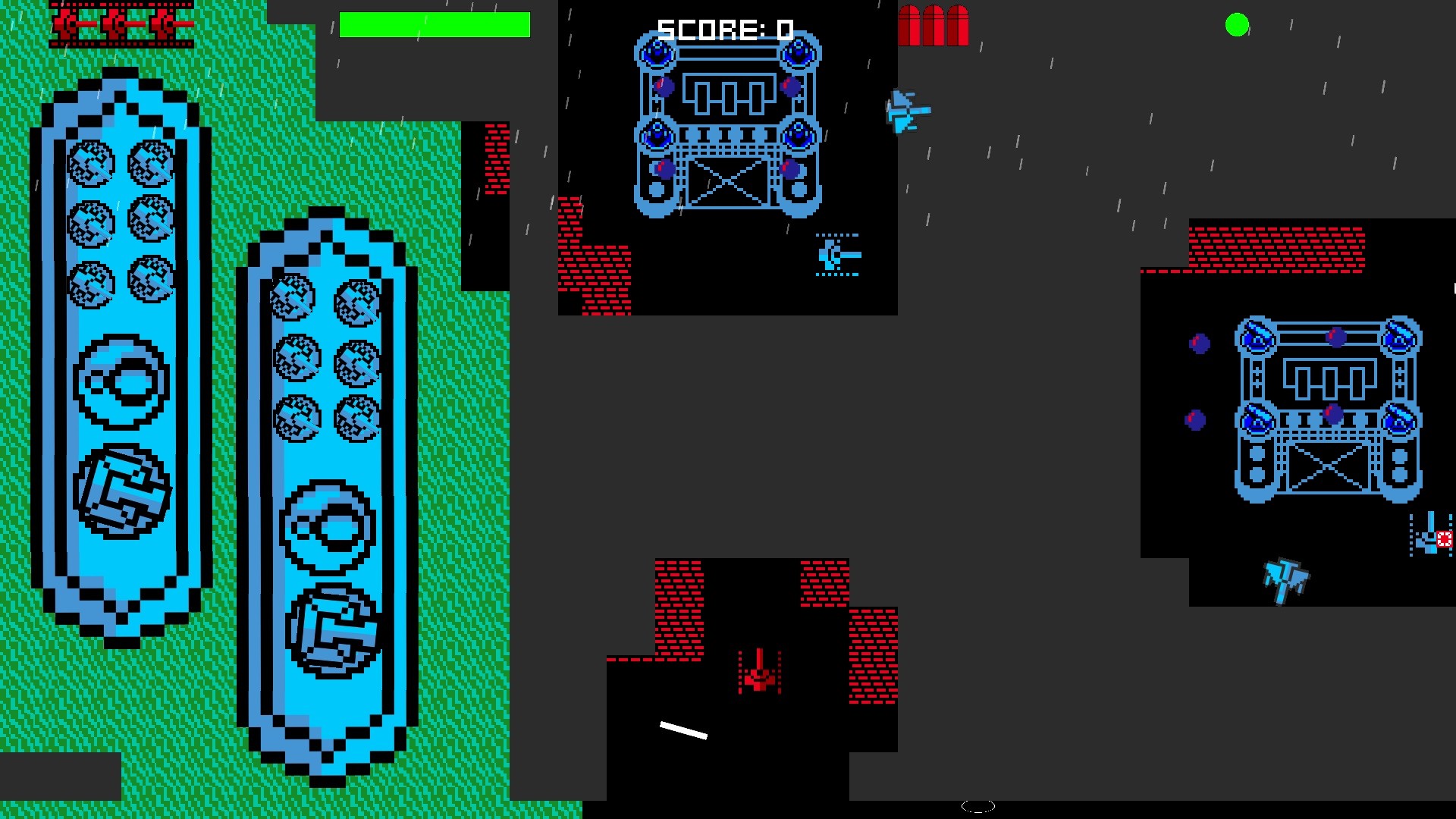The width and height of the screenshot is (1456, 819).
Task: Click the SCORE: 0 text at the top
Action: [724, 28]
